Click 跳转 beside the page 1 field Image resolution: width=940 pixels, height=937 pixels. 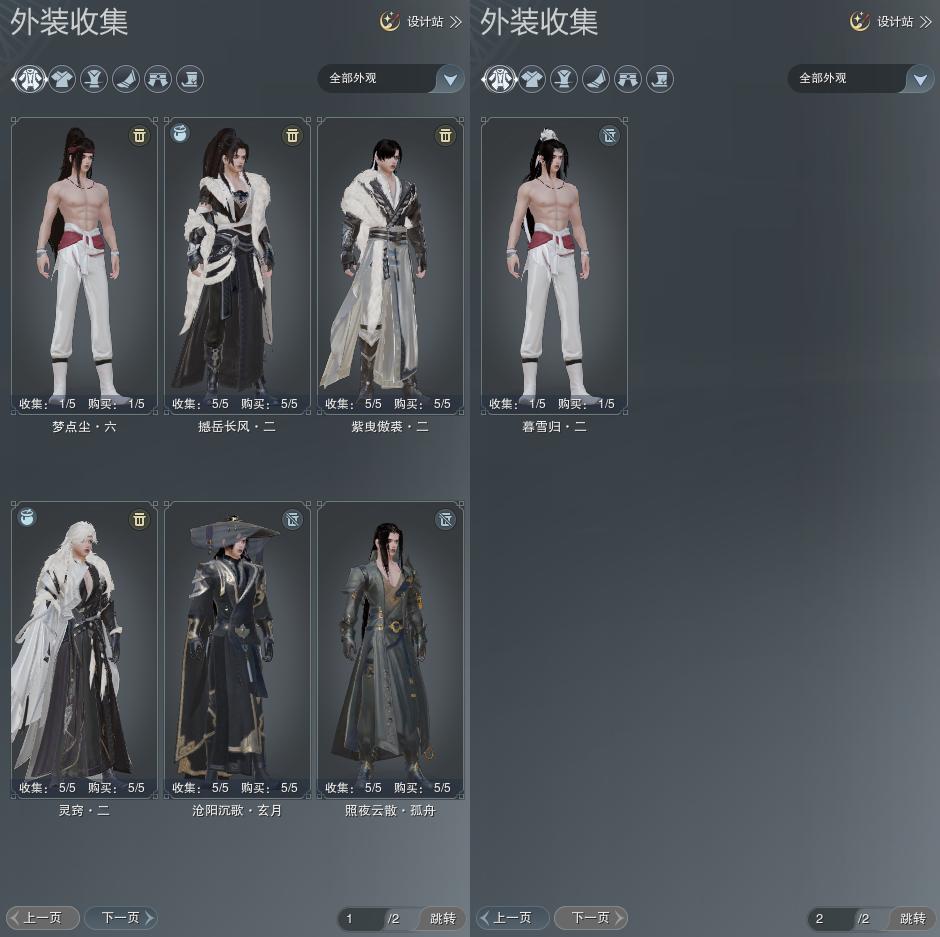[442, 919]
